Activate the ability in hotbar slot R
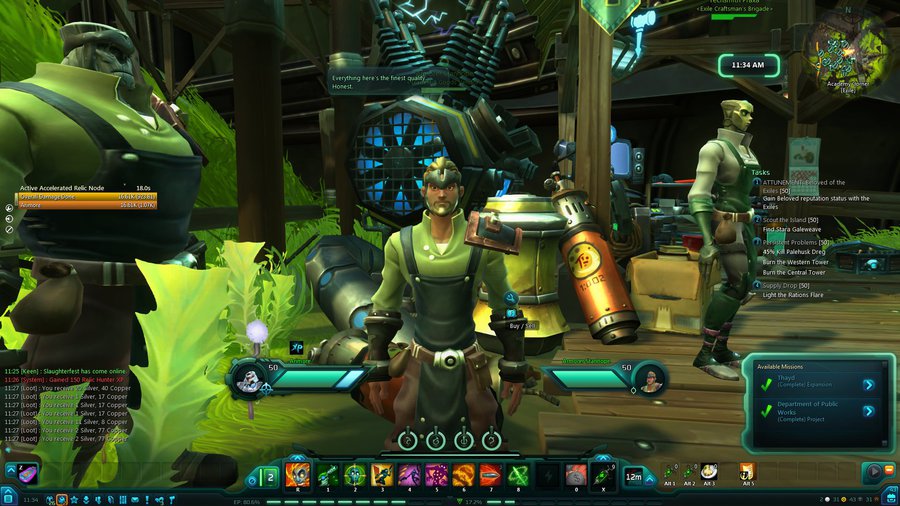Viewport: 900px width, 506px height. [297, 475]
